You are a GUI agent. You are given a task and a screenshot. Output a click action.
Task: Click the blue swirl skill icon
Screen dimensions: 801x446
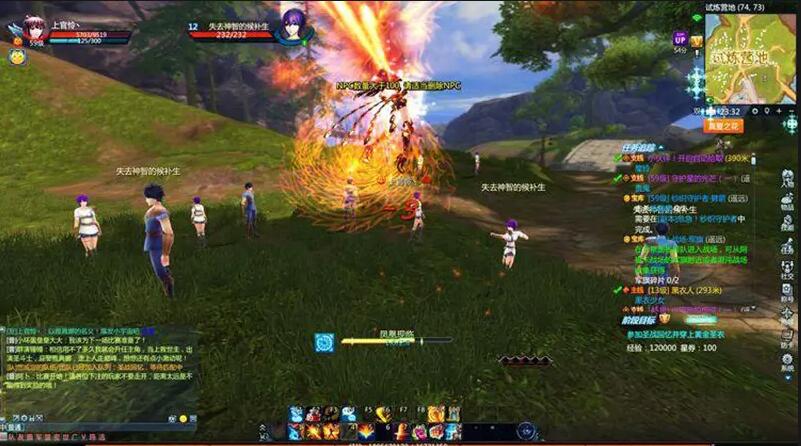pos(323,342)
